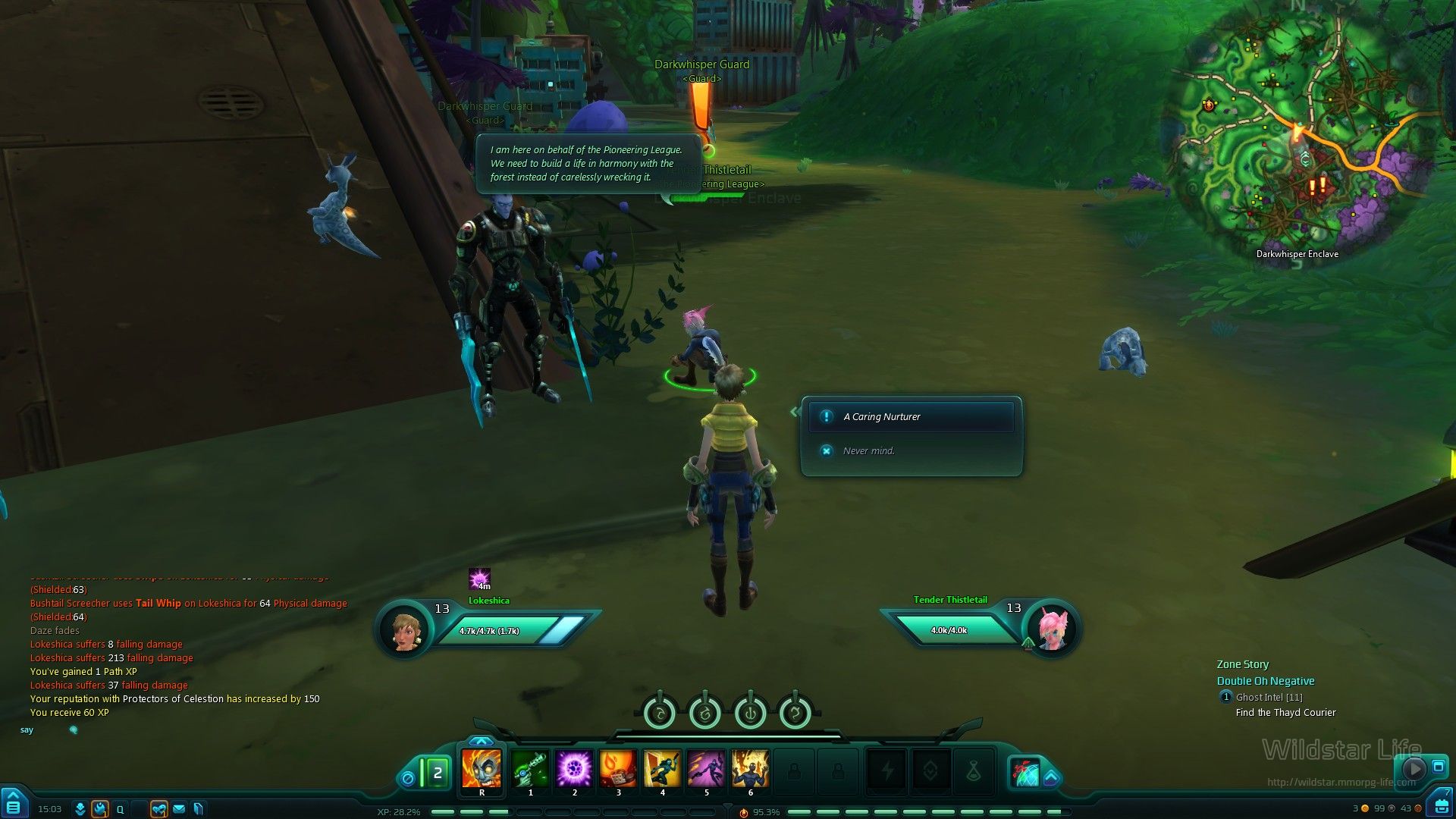This screenshot has height=819, width=1456.
Task: Open the heart-shaped social icon
Action: pos(158,809)
